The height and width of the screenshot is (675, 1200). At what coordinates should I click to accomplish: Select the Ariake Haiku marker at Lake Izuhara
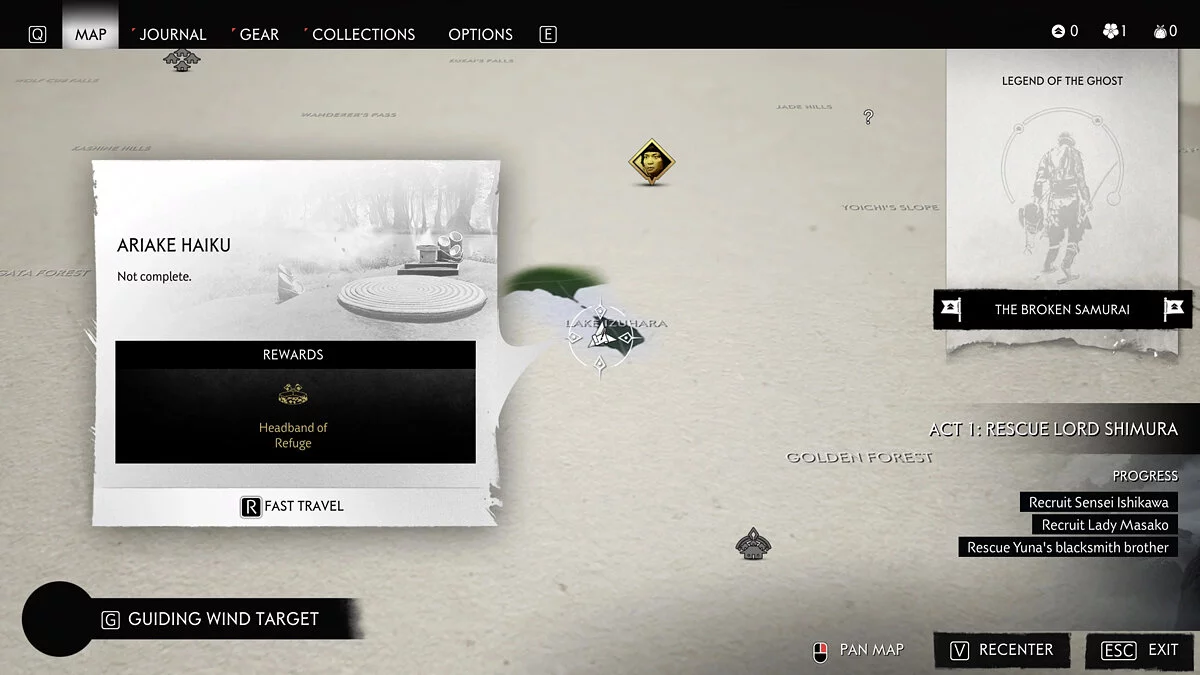pyautogui.click(x=599, y=340)
